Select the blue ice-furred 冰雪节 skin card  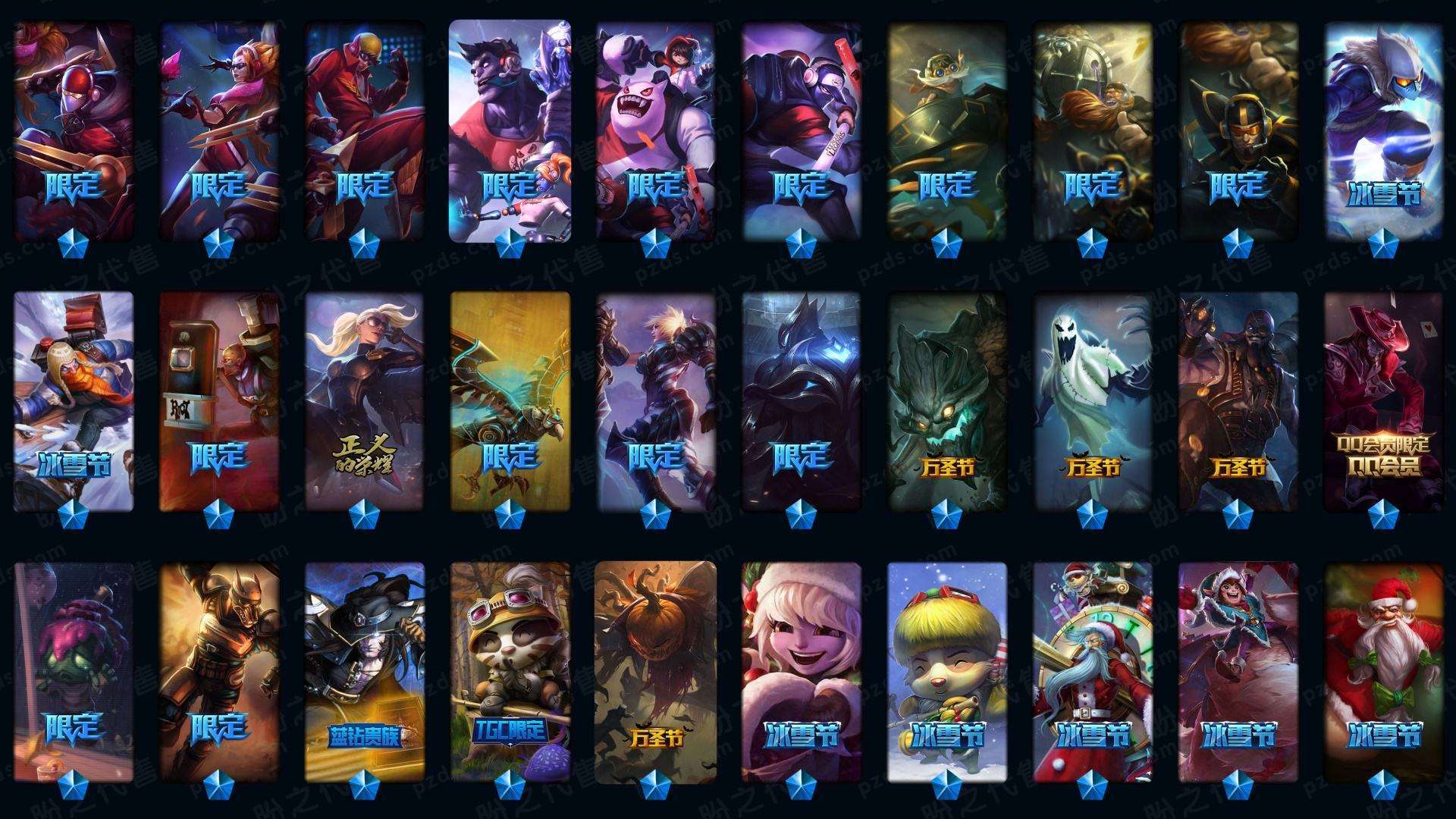[x=1383, y=129]
